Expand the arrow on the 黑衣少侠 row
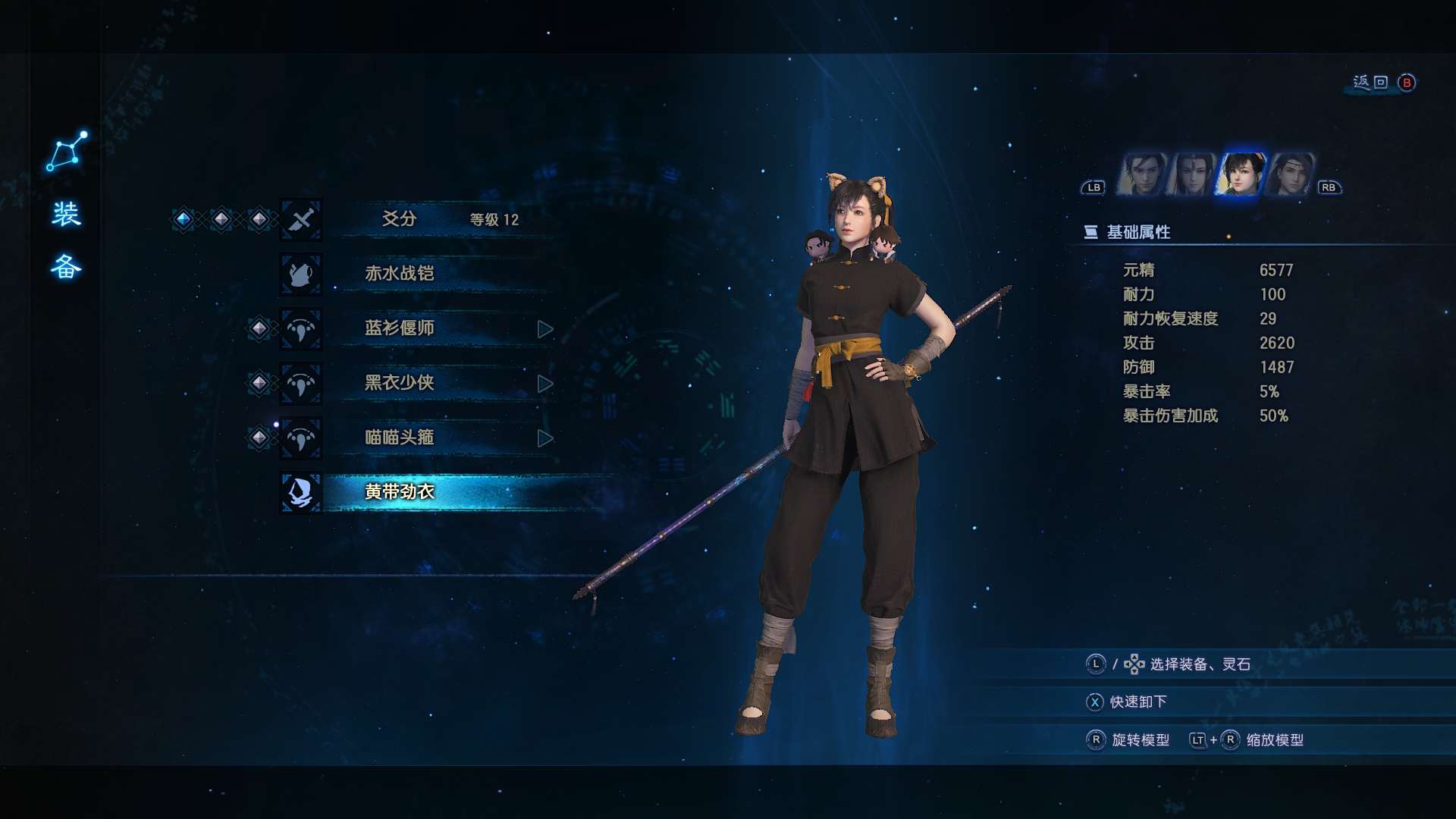Image resolution: width=1456 pixels, height=819 pixels. (544, 384)
